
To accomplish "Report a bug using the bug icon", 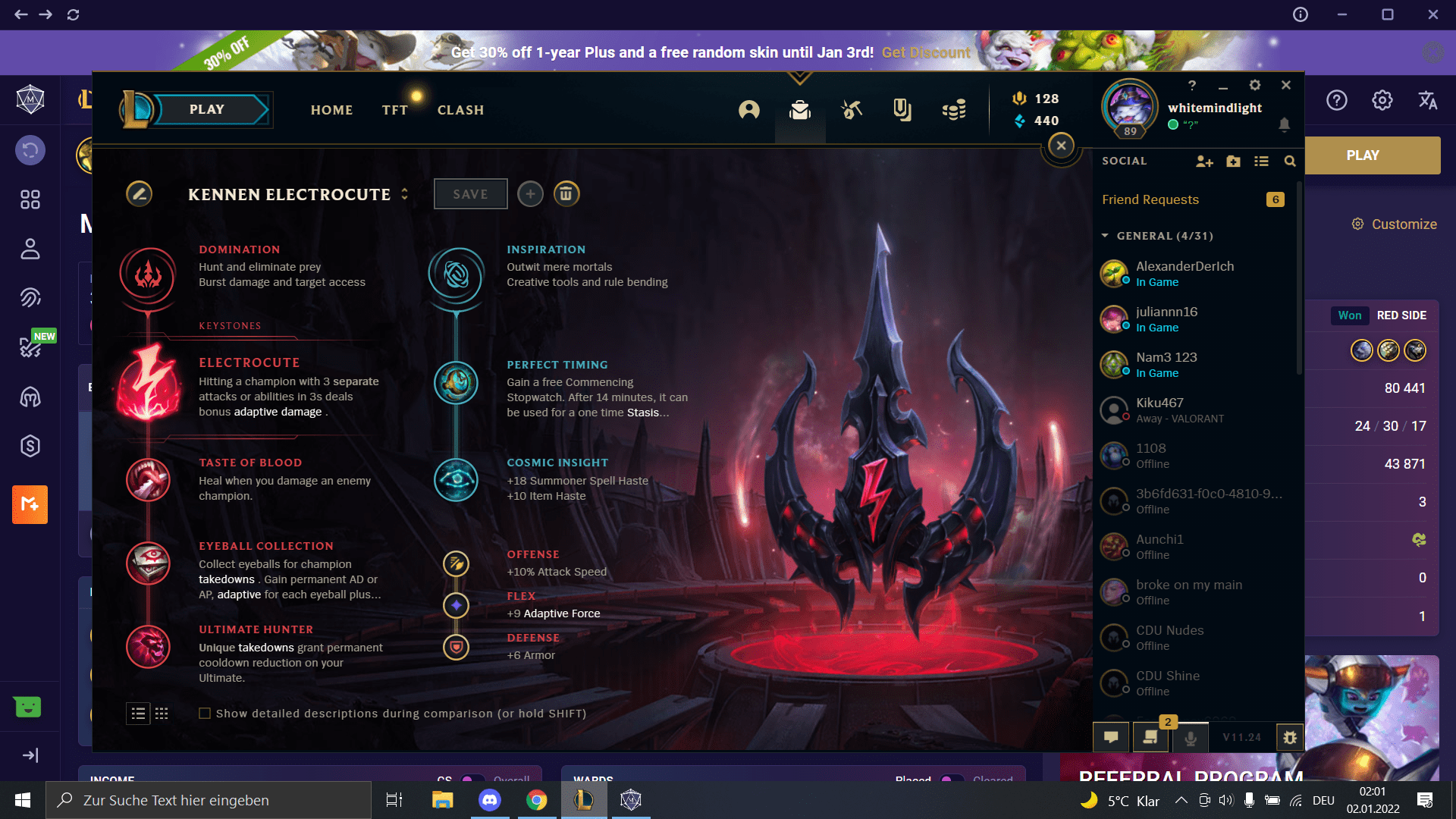I will pos(1289,736).
